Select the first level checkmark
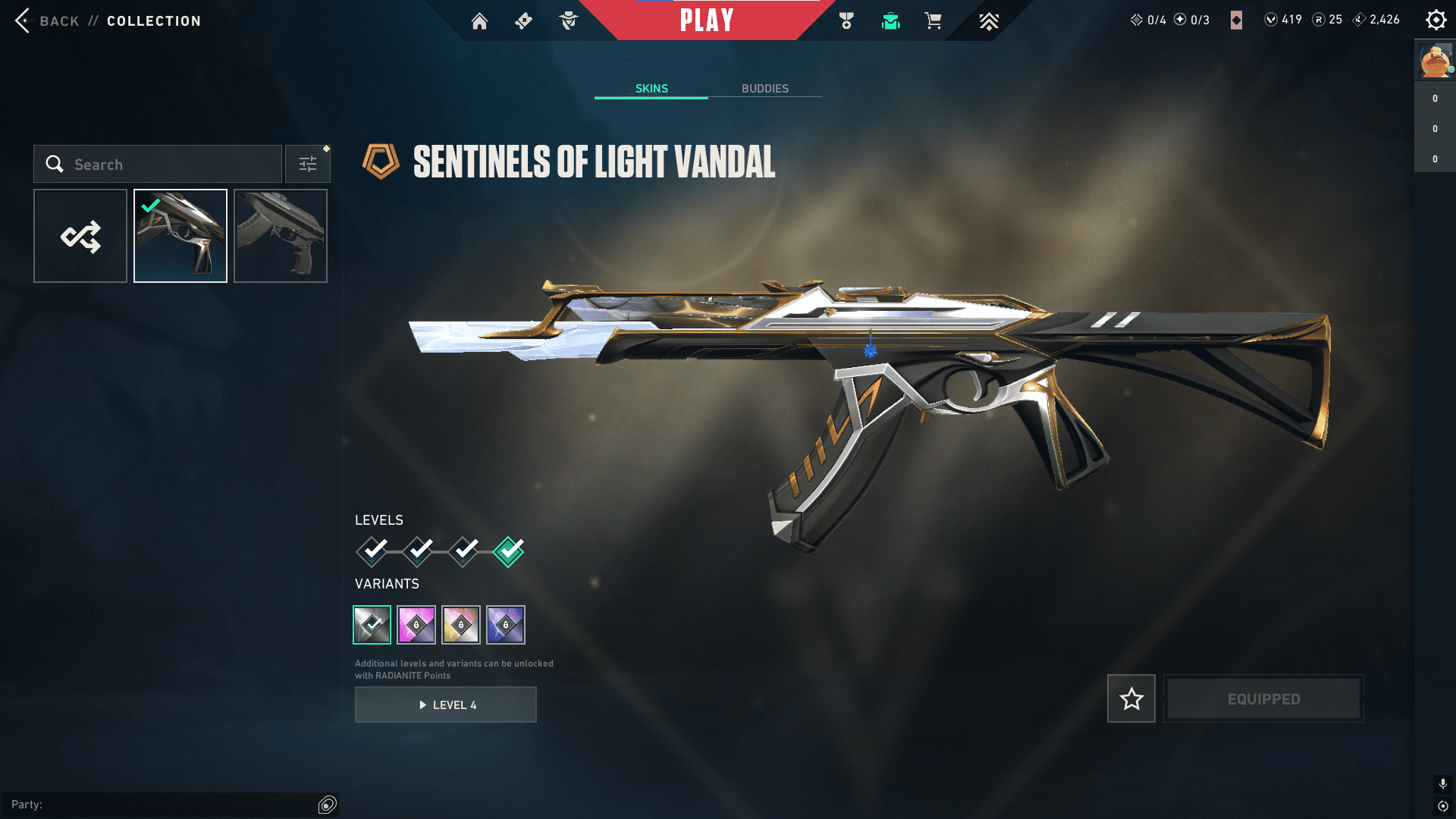Screen dimensions: 1456x819 [x=371, y=552]
